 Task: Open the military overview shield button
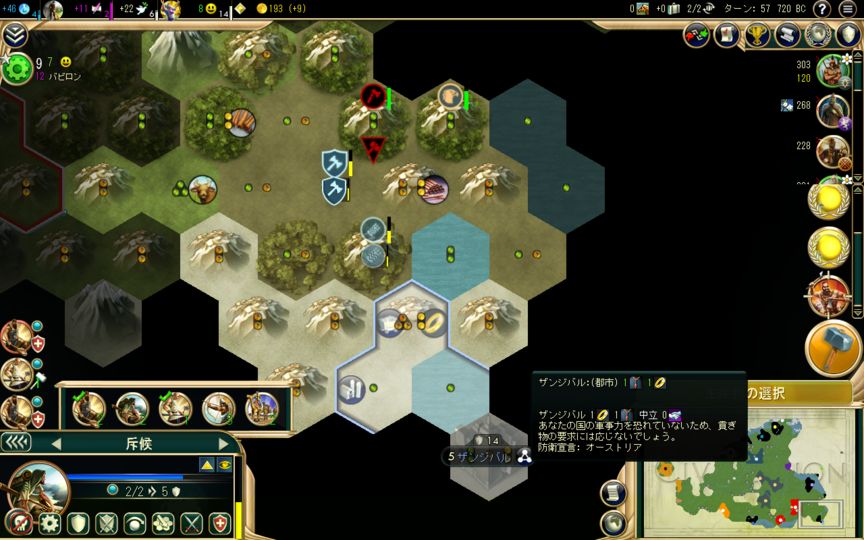click(847, 36)
